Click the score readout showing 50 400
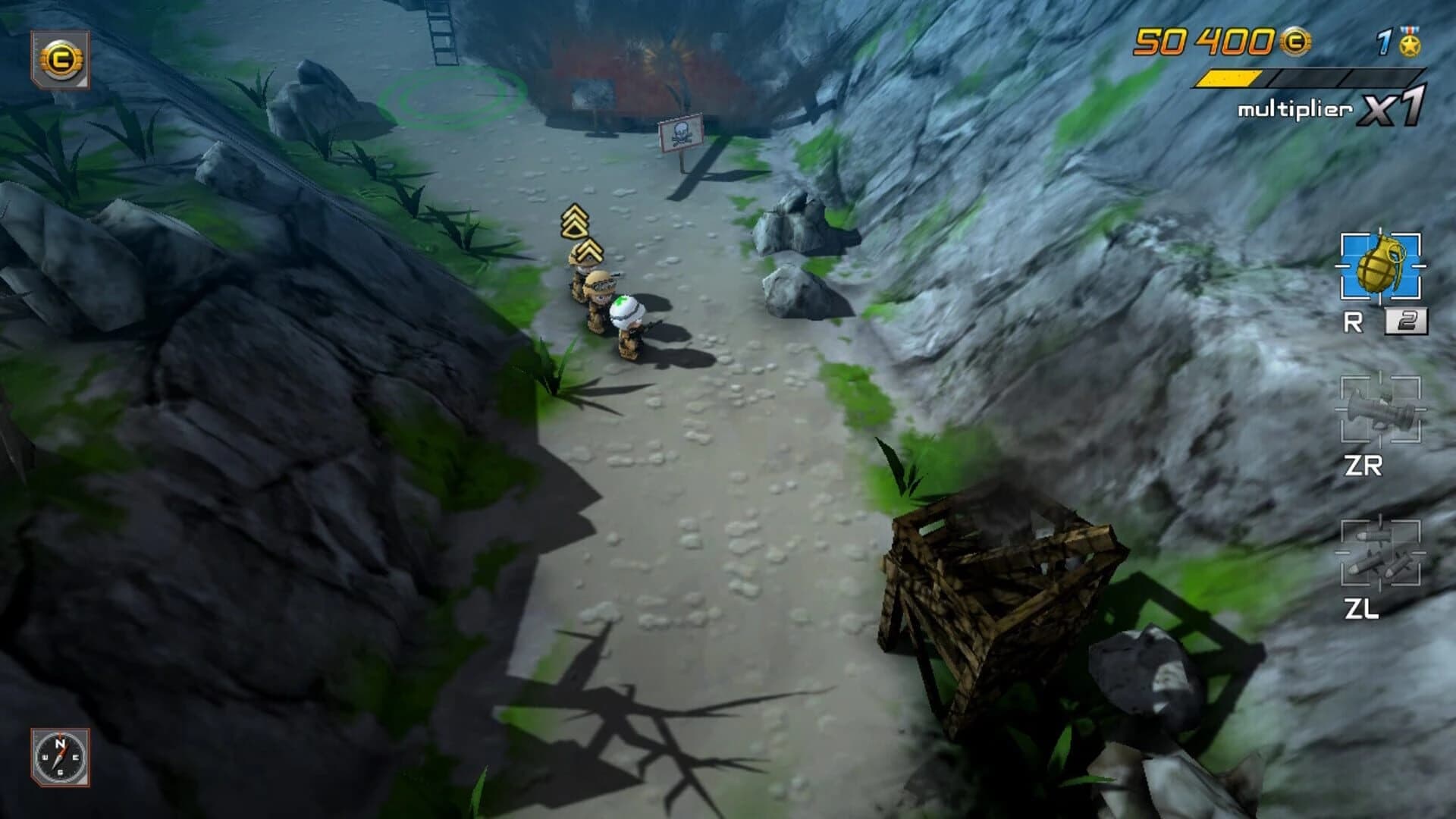 click(1206, 42)
